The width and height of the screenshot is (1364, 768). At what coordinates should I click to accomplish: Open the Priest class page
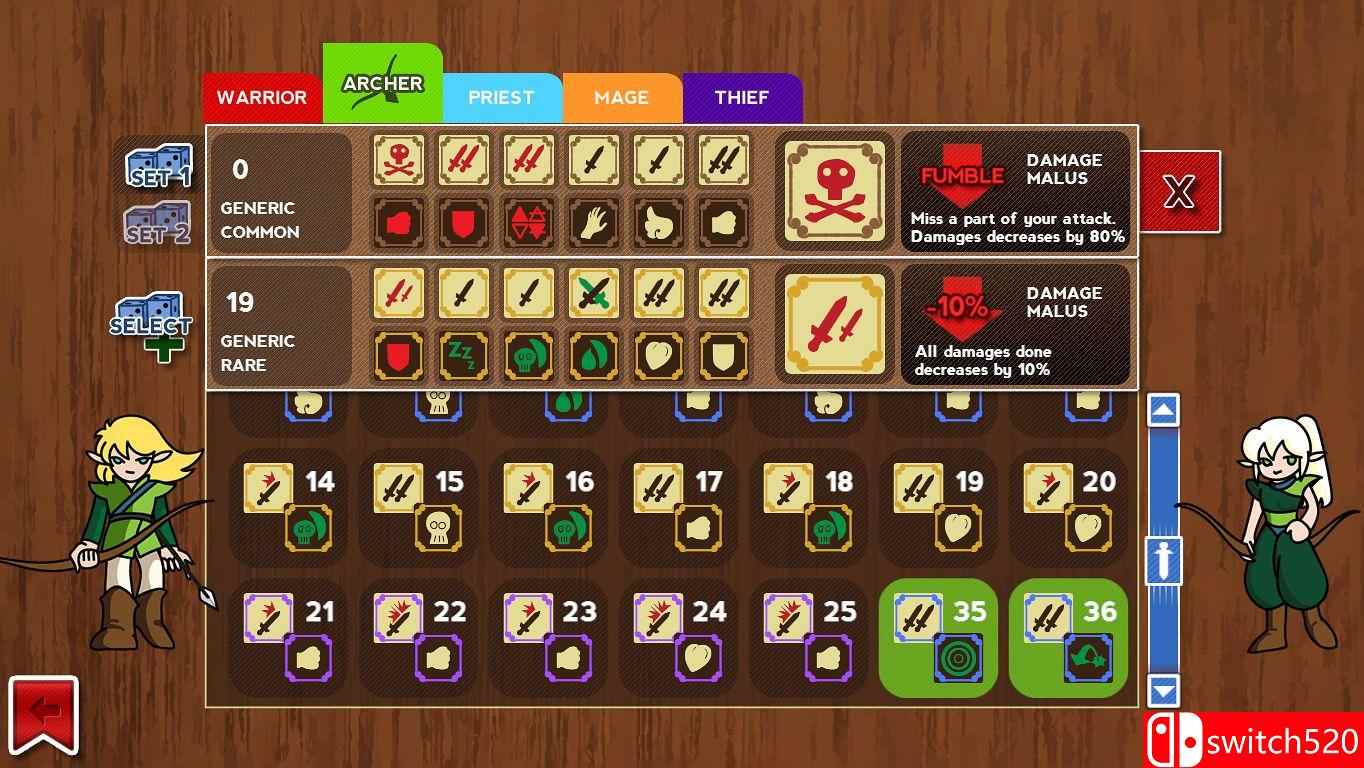[502, 97]
